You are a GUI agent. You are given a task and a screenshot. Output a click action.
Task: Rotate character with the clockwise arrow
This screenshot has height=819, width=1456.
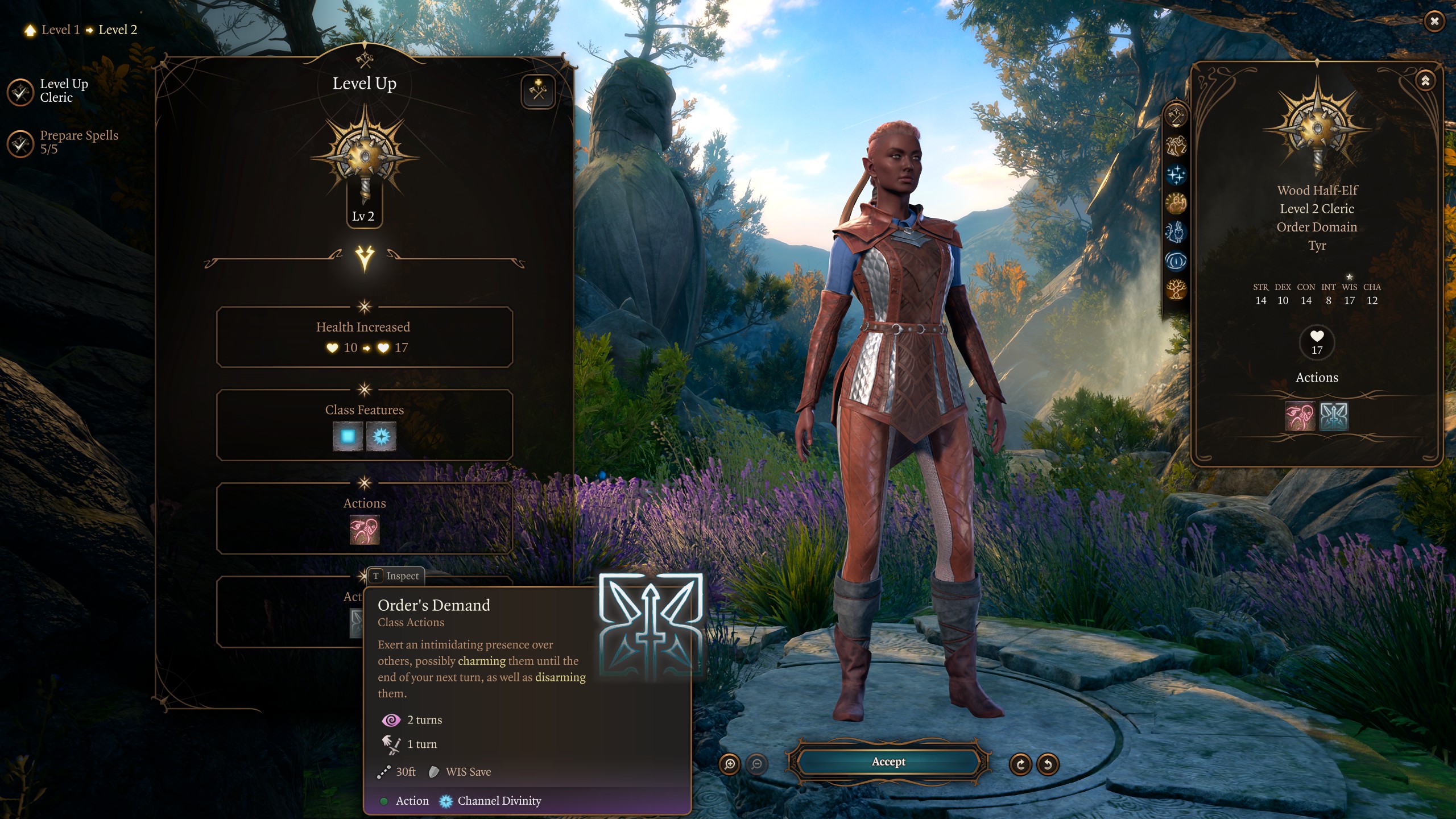click(x=1020, y=764)
